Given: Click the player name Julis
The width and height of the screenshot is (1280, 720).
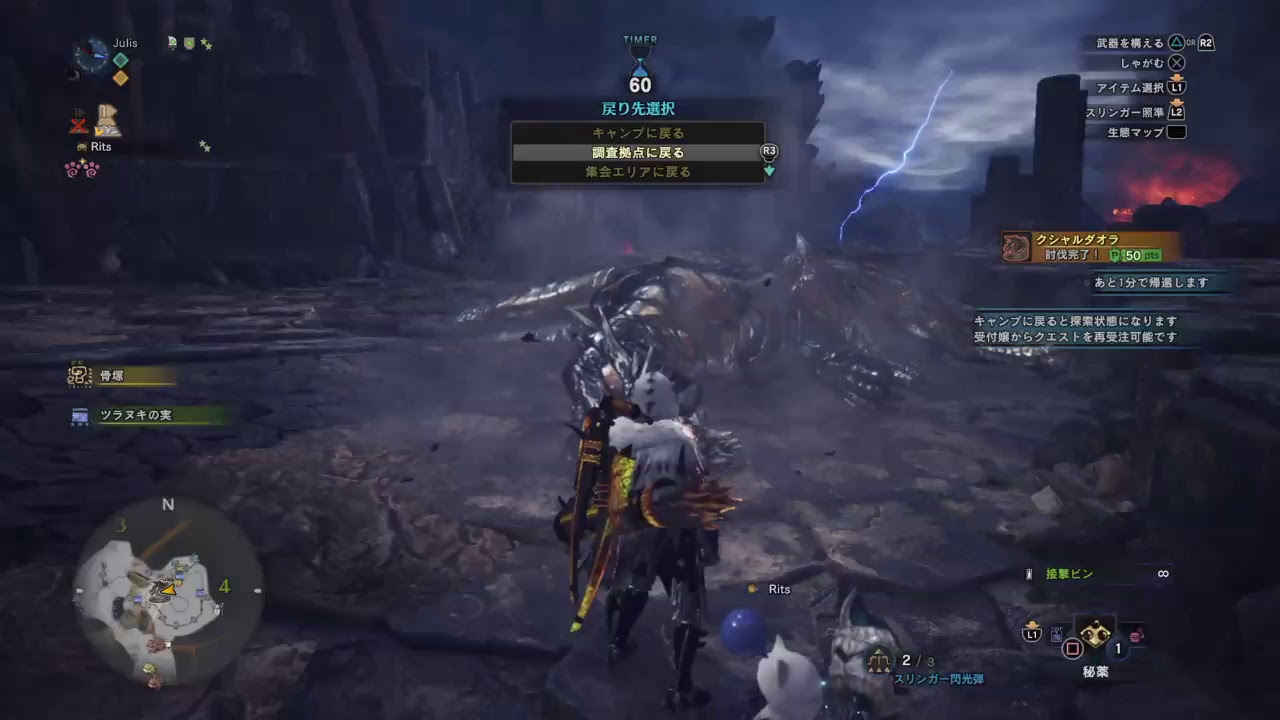Looking at the screenshot, I should (x=128, y=43).
